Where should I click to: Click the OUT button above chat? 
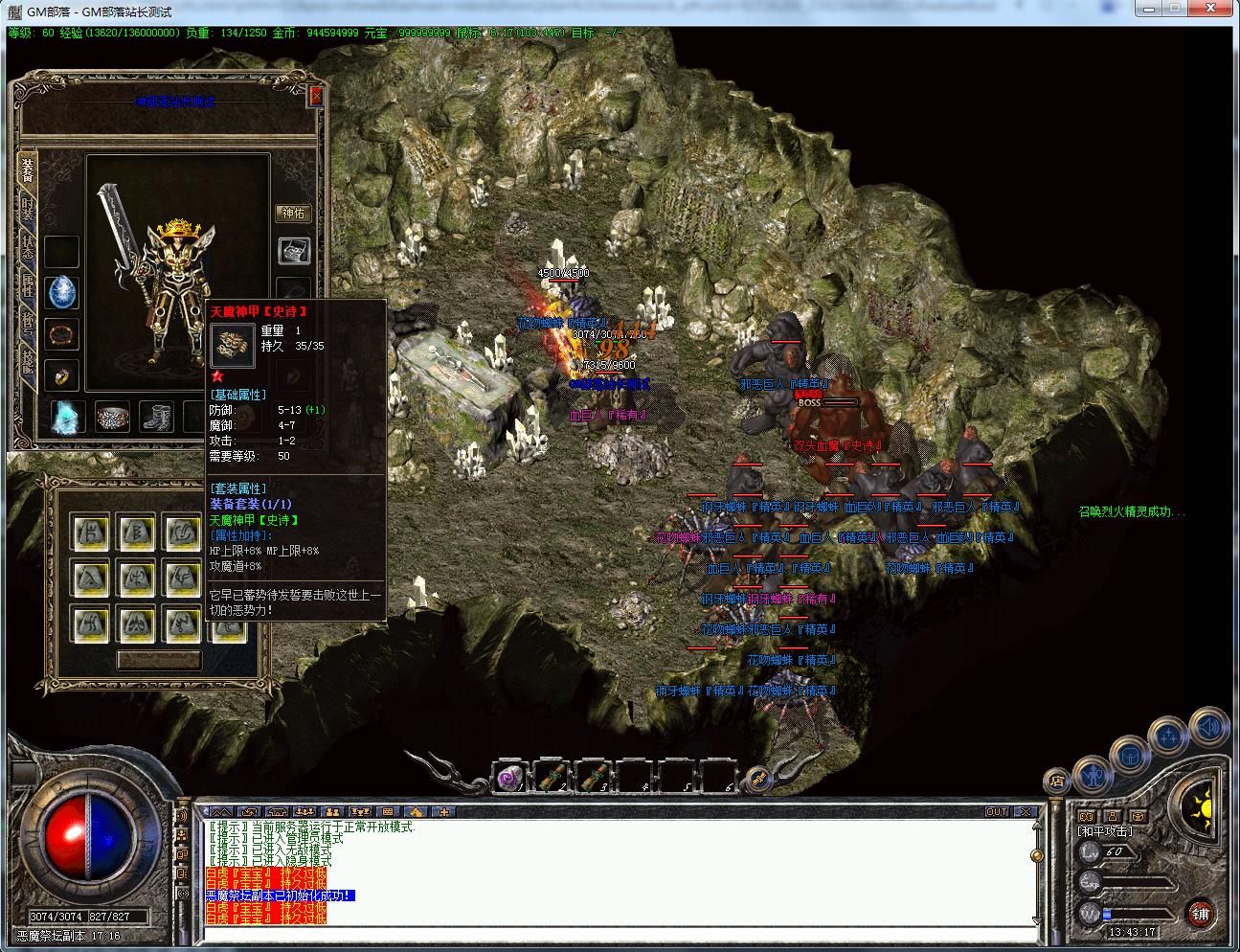click(x=998, y=811)
